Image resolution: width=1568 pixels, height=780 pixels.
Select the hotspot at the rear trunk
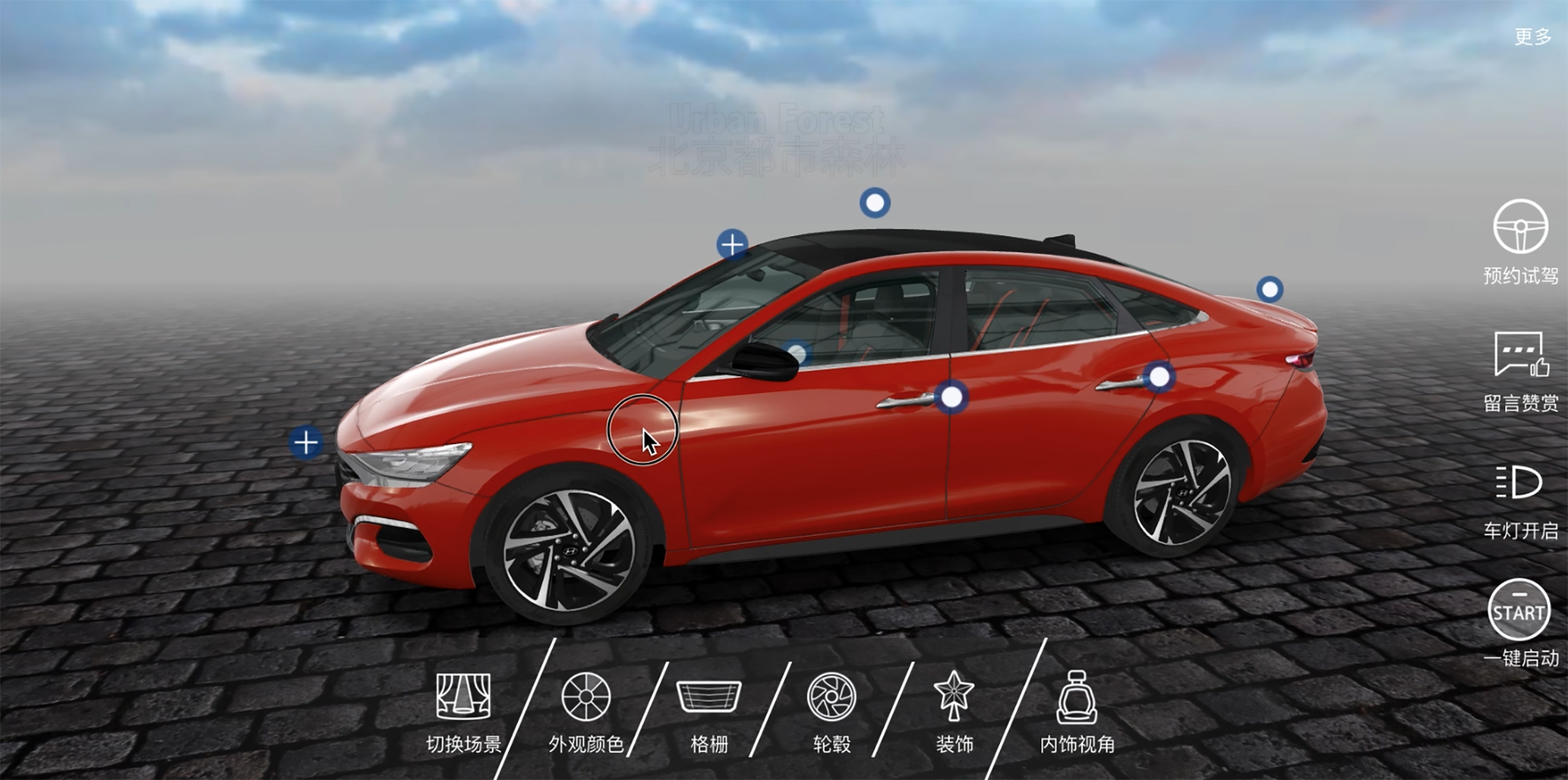[x=1270, y=290]
